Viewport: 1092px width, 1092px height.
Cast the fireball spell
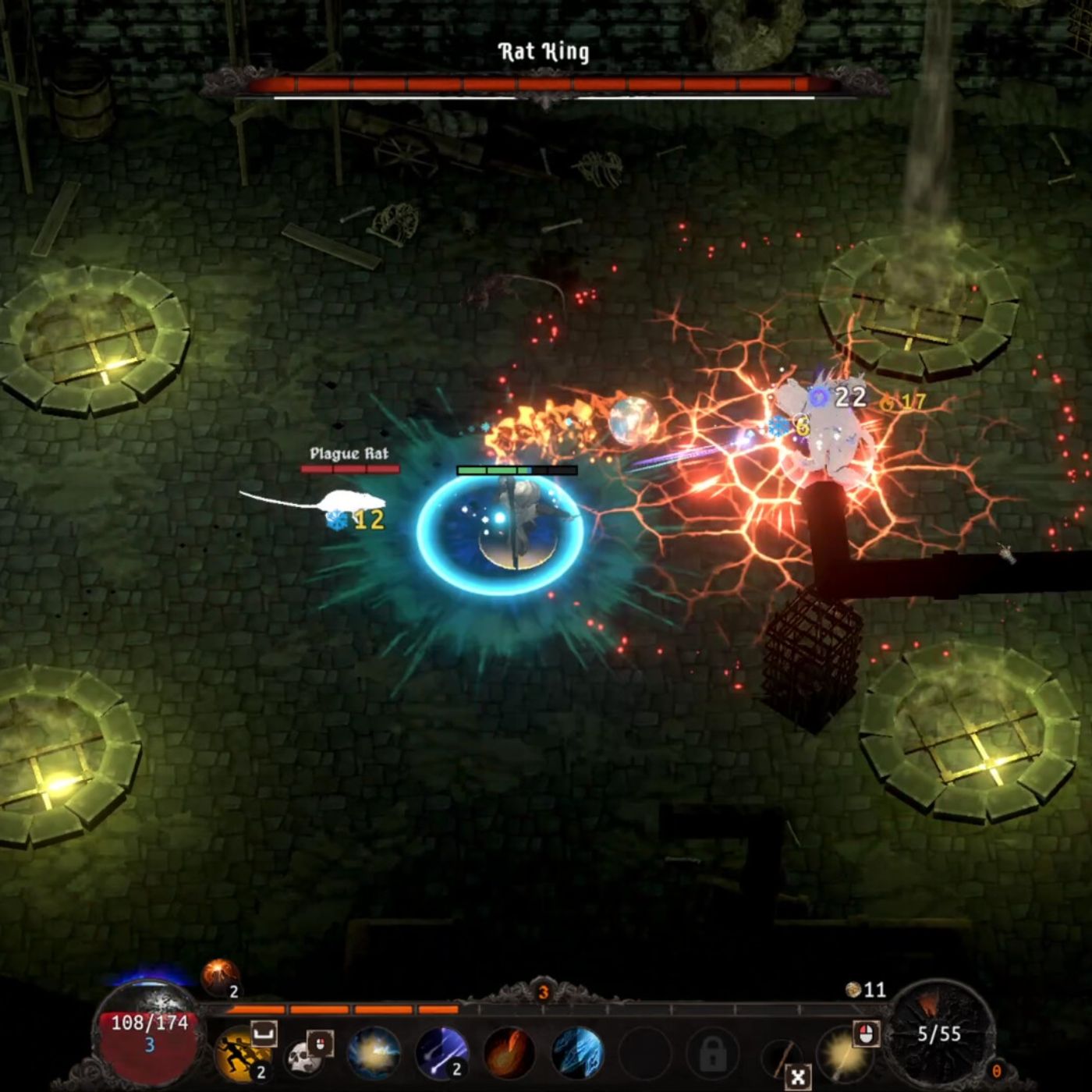[509, 1054]
